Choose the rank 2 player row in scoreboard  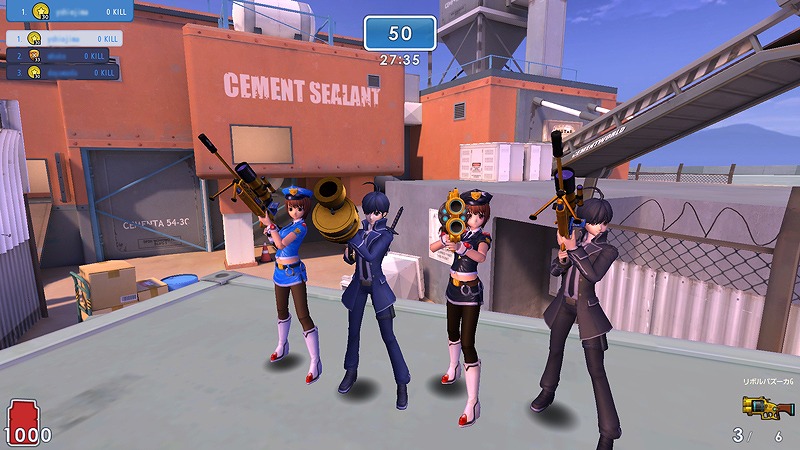[64, 56]
